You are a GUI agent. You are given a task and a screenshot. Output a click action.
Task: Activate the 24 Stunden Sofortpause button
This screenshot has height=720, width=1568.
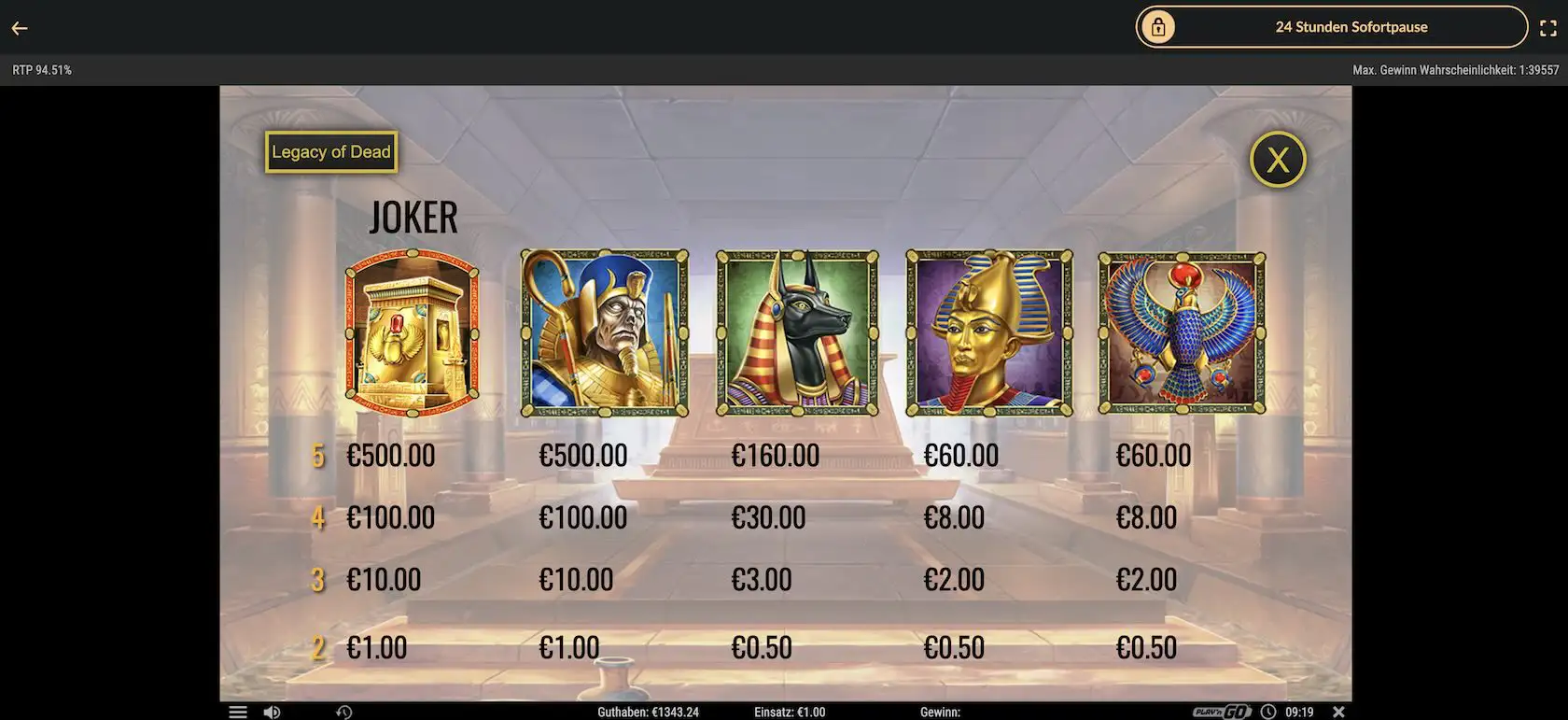(x=1331, y=27)
